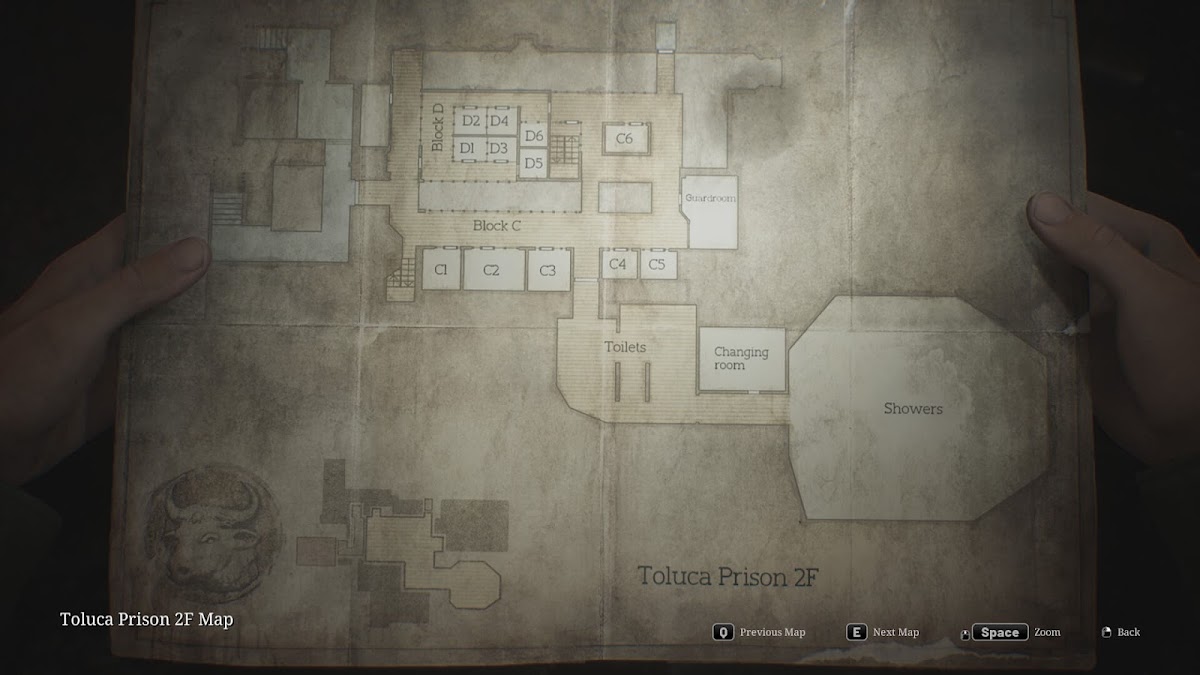Choose the Toilets area on the map
The width and height of the screenshot is (1200, 675).
pyautogui.click(x=625, y=348)
